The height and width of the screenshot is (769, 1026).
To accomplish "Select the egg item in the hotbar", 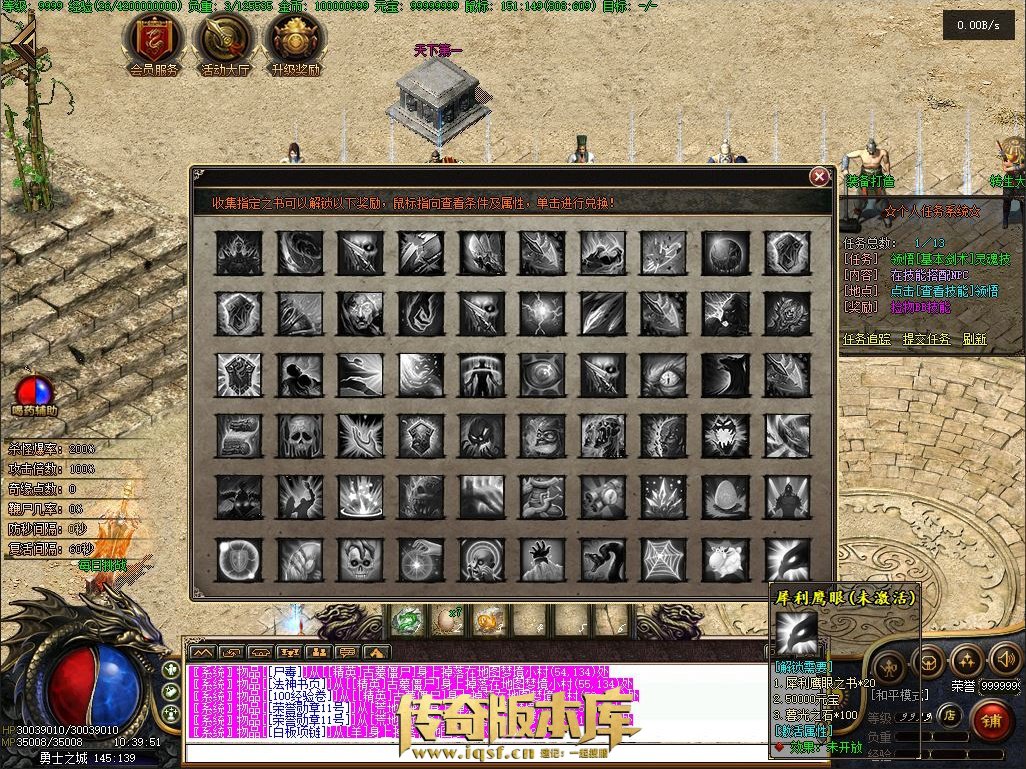I will coord(446,621).
